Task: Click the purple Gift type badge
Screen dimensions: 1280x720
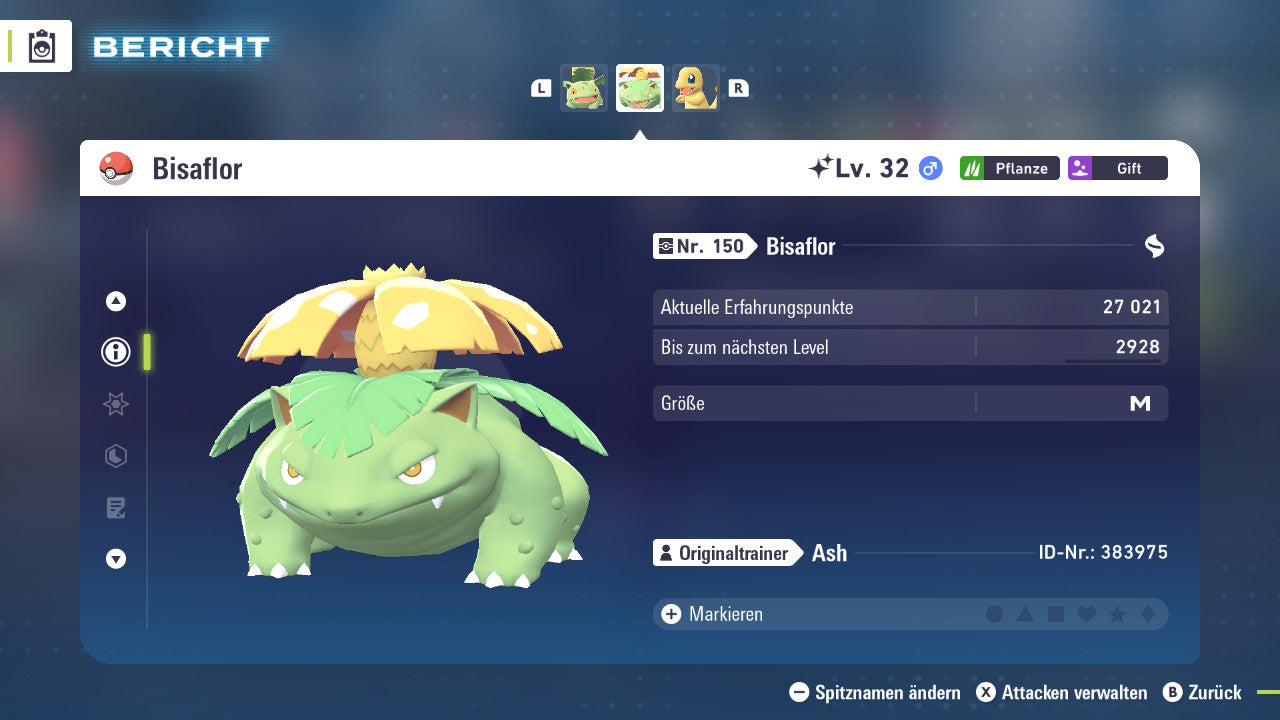Action: tap(1117, 168)
